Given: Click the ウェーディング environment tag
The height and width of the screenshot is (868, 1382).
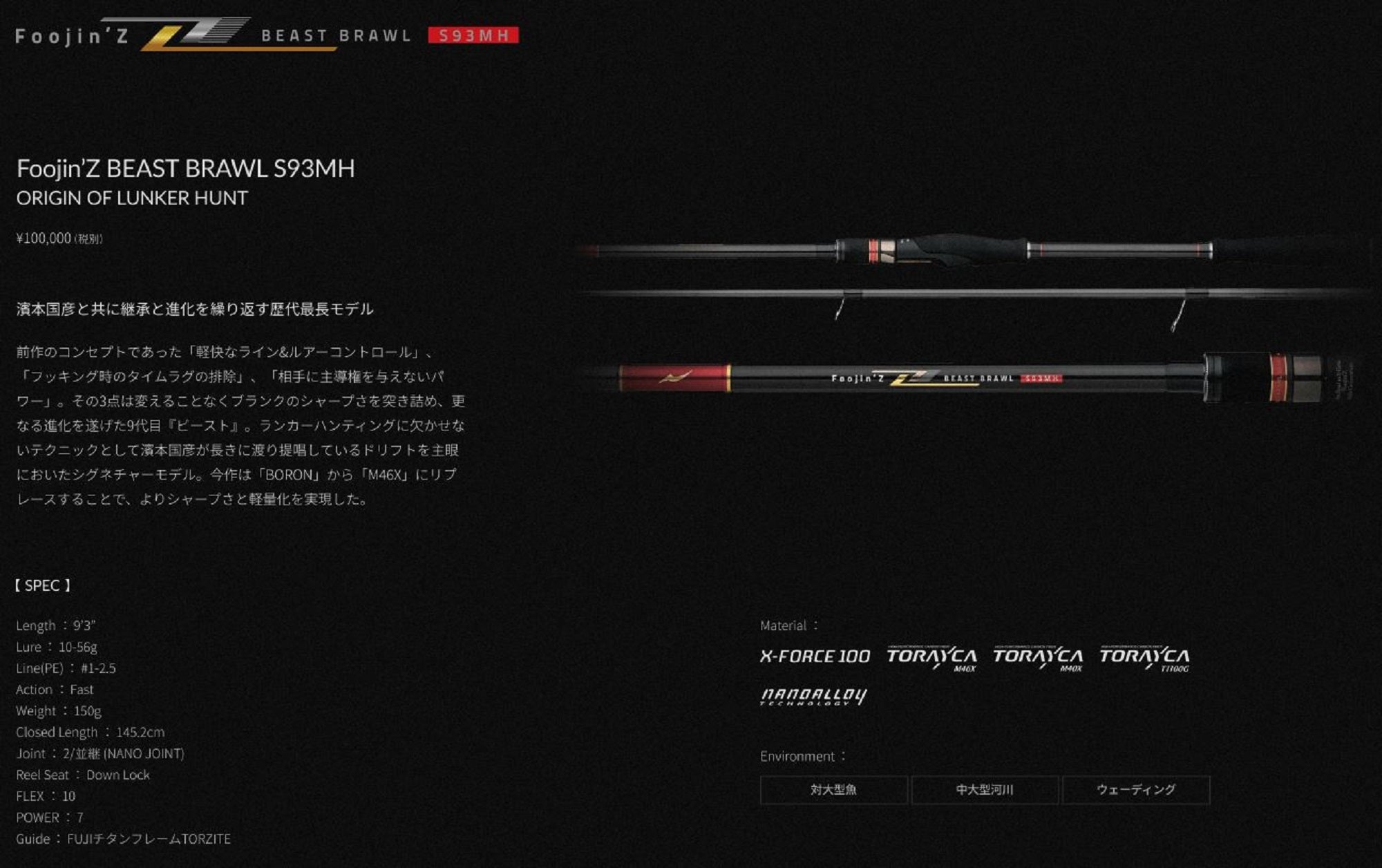Looking at the screenshot, I should (1136, 790).
